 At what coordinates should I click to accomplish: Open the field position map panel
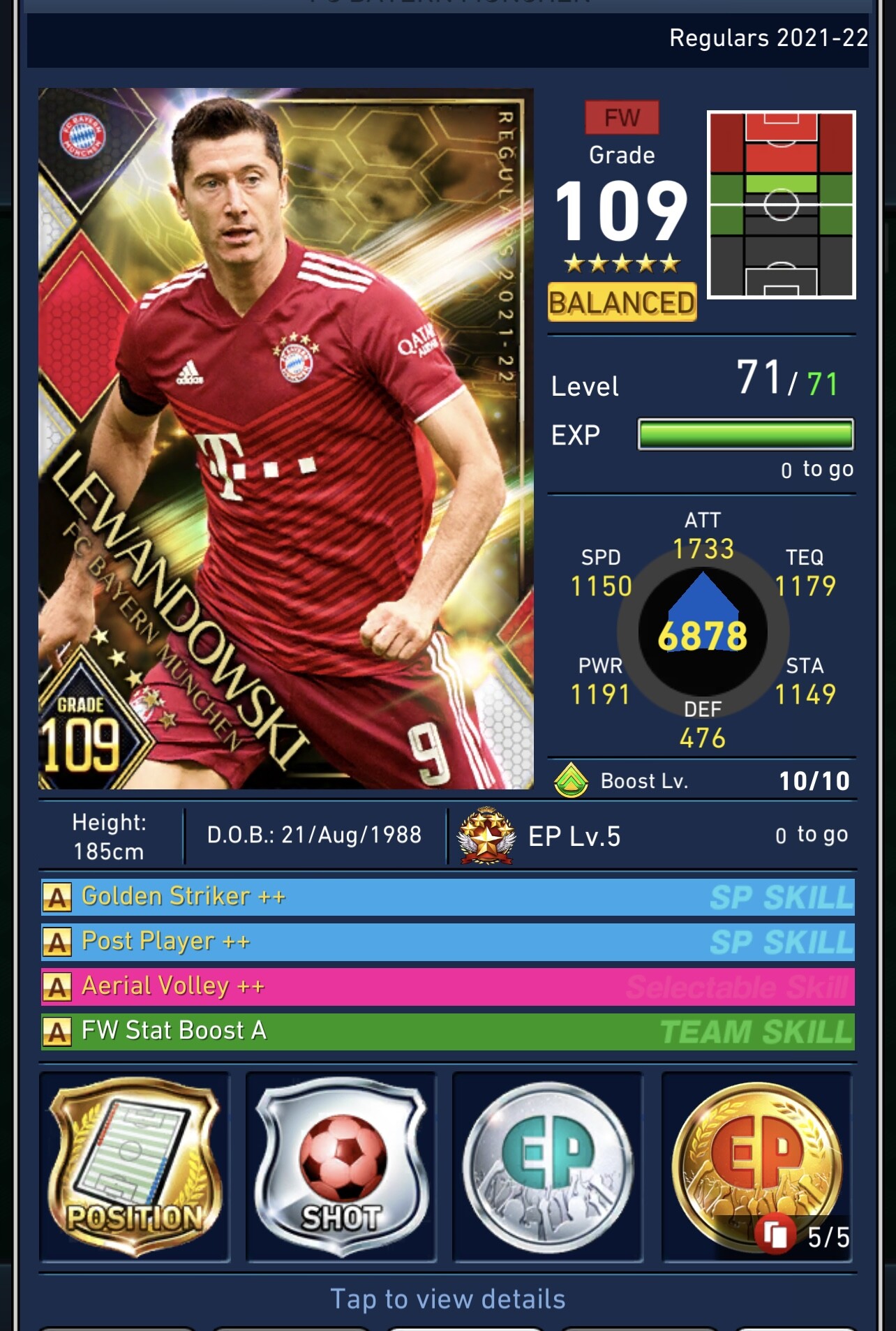pos(782,205)
